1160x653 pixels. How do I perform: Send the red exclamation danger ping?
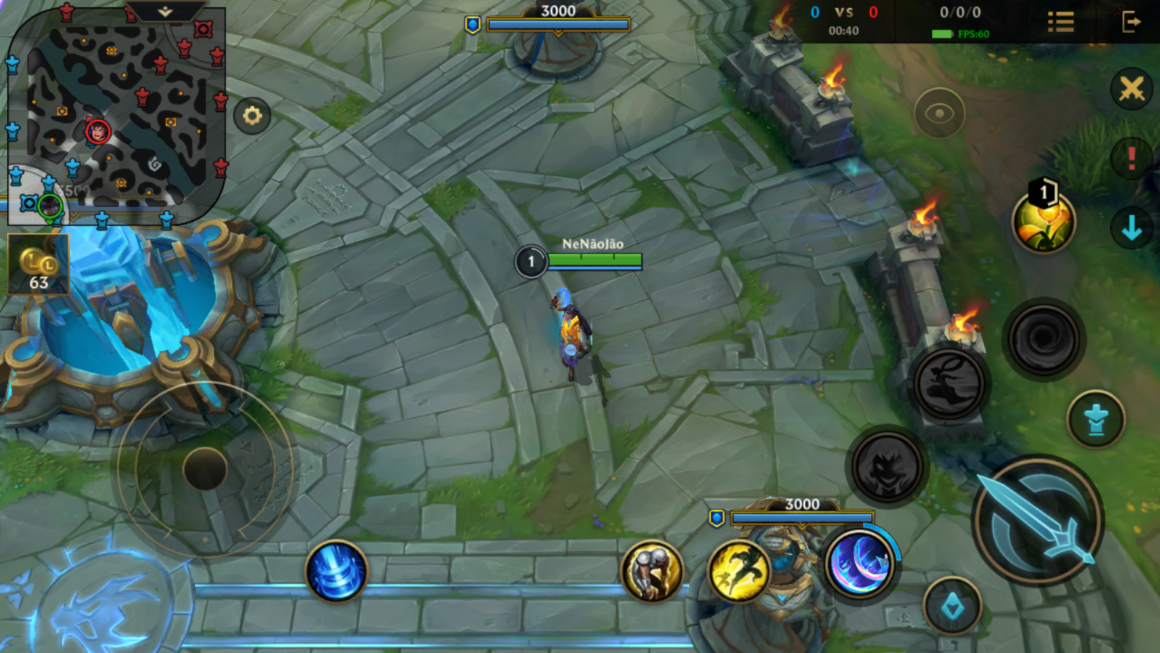click(x=1131, y=158)
